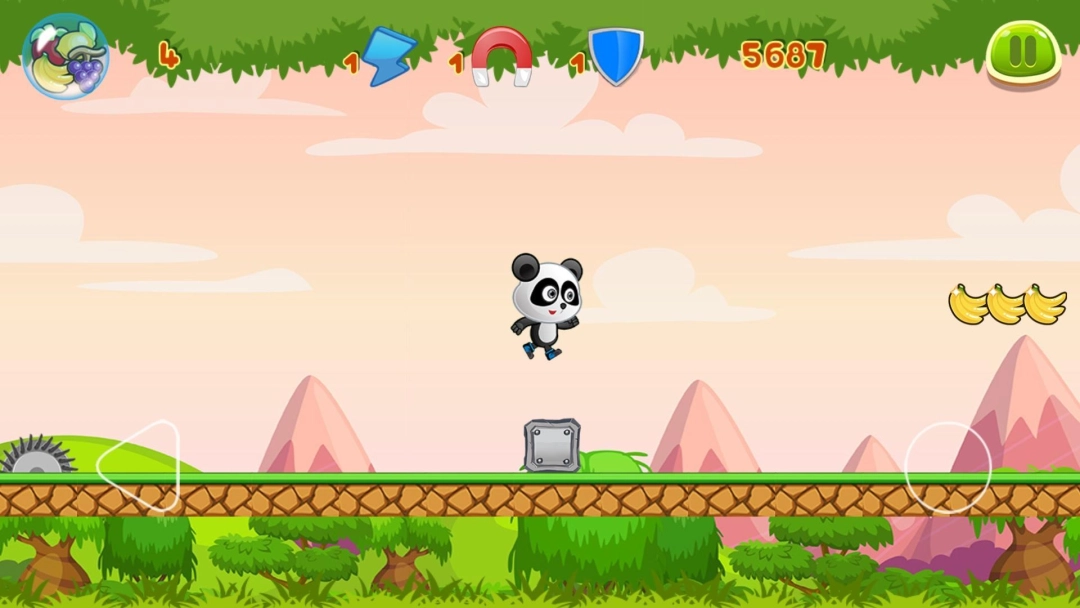Activate the blue shield power-up
This screenshot has height=608, width=1080.
point(615,57)
